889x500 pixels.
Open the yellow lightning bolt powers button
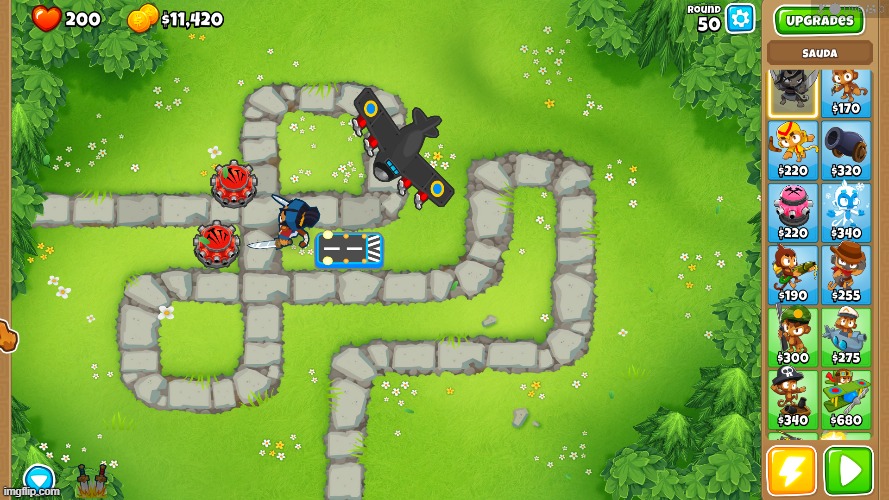pos(791,471)
